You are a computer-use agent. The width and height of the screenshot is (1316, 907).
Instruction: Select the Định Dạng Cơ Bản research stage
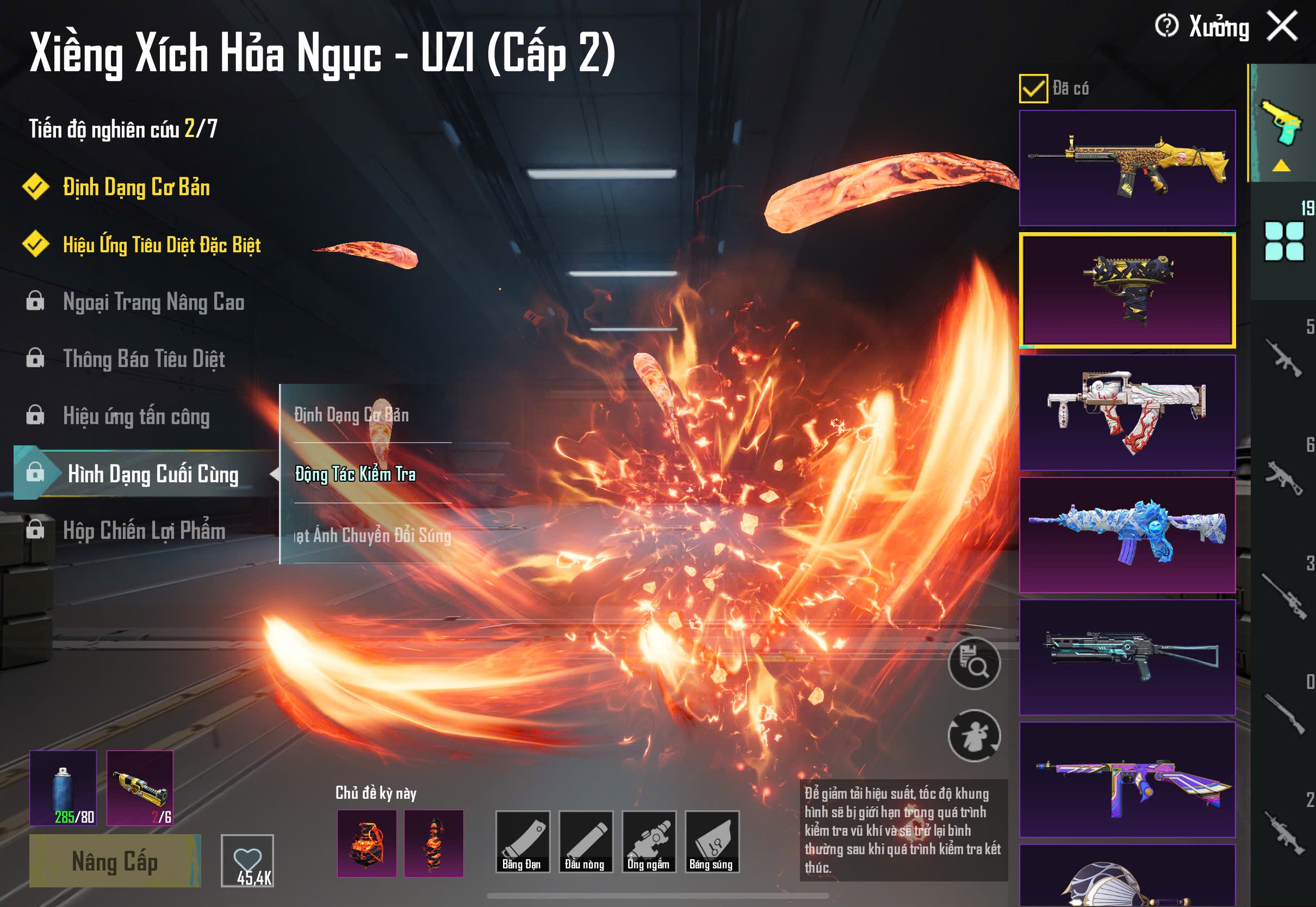point(136,188)
